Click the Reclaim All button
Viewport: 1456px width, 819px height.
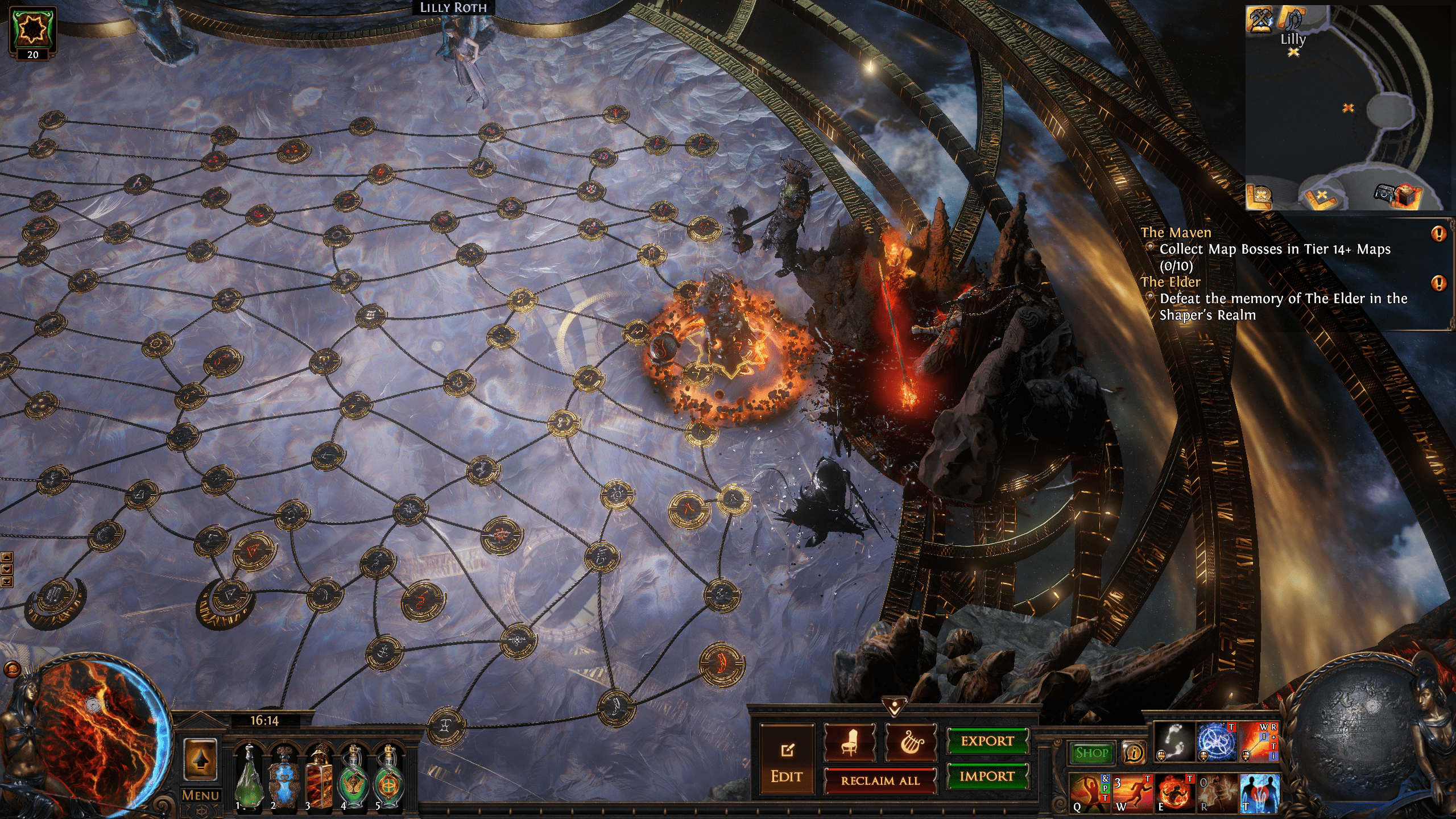point(880,781)
